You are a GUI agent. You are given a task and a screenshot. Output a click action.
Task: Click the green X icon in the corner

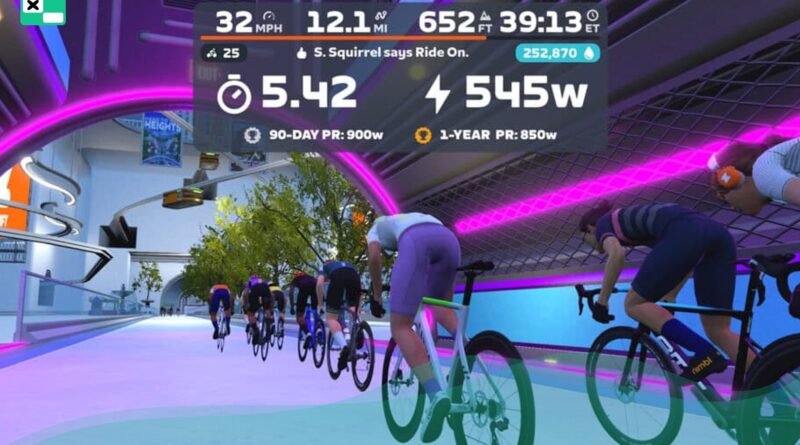click(42, 10)
